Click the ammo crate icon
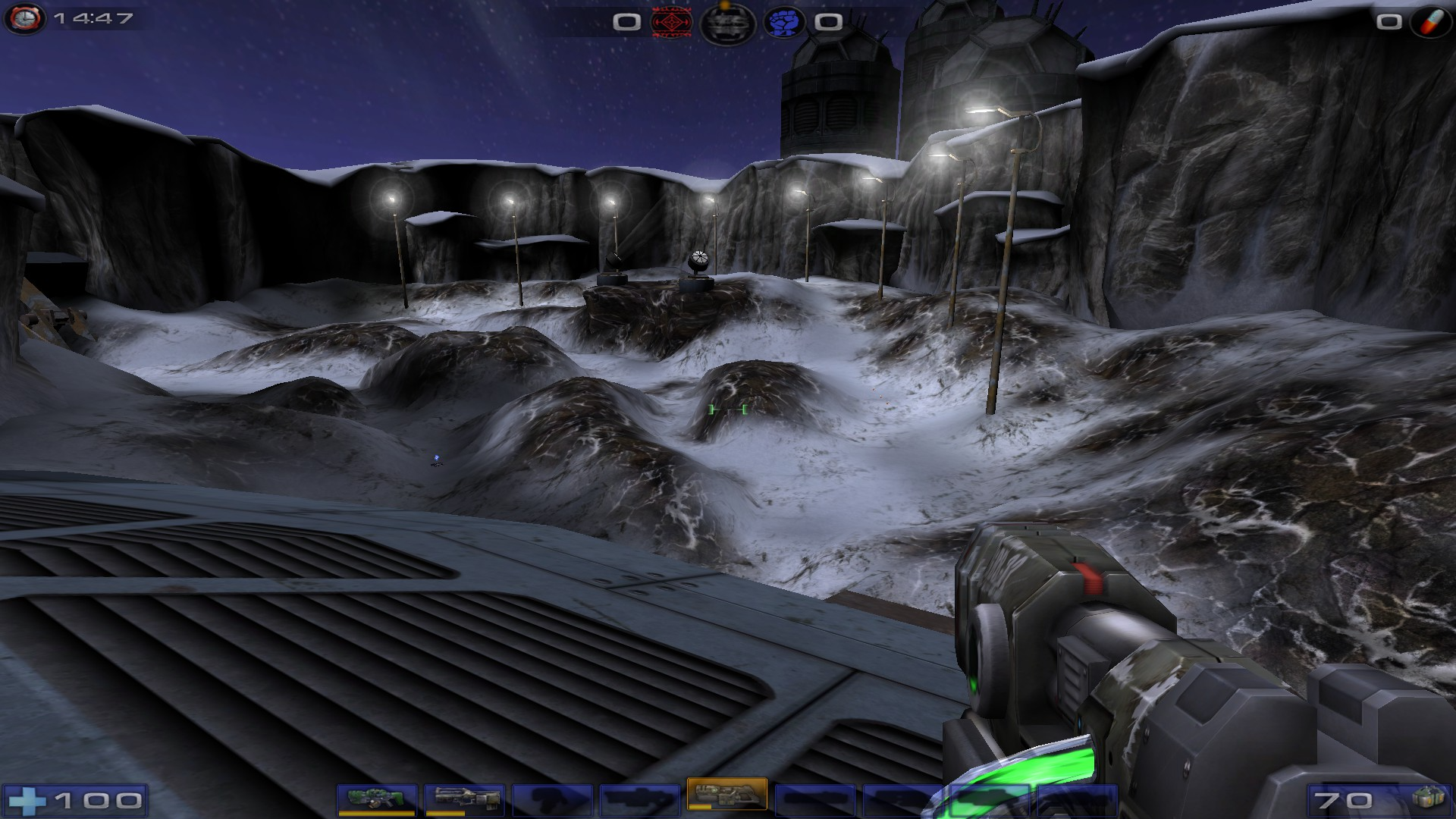This screenshot has width=1456, height=819. tap(1429, 800)
